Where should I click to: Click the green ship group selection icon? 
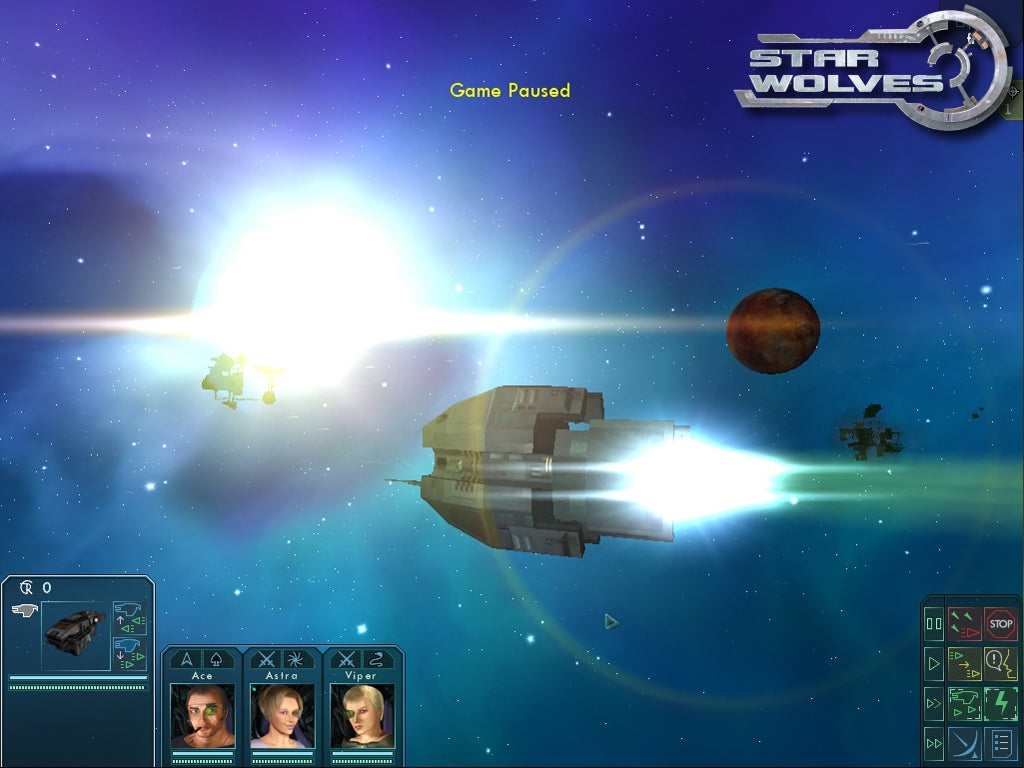pos(965,703)
